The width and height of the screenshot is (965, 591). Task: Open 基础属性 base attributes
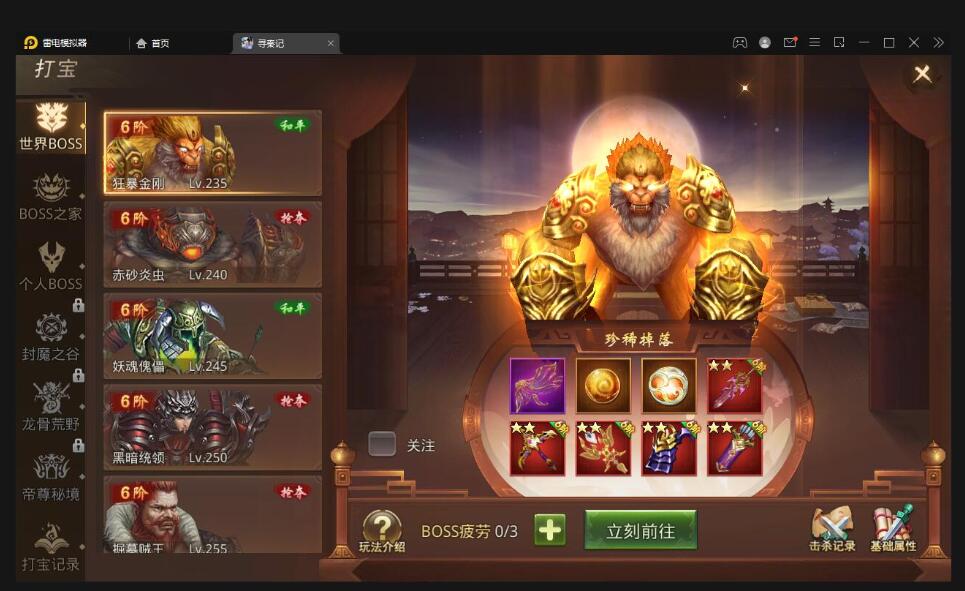[893, 529]
